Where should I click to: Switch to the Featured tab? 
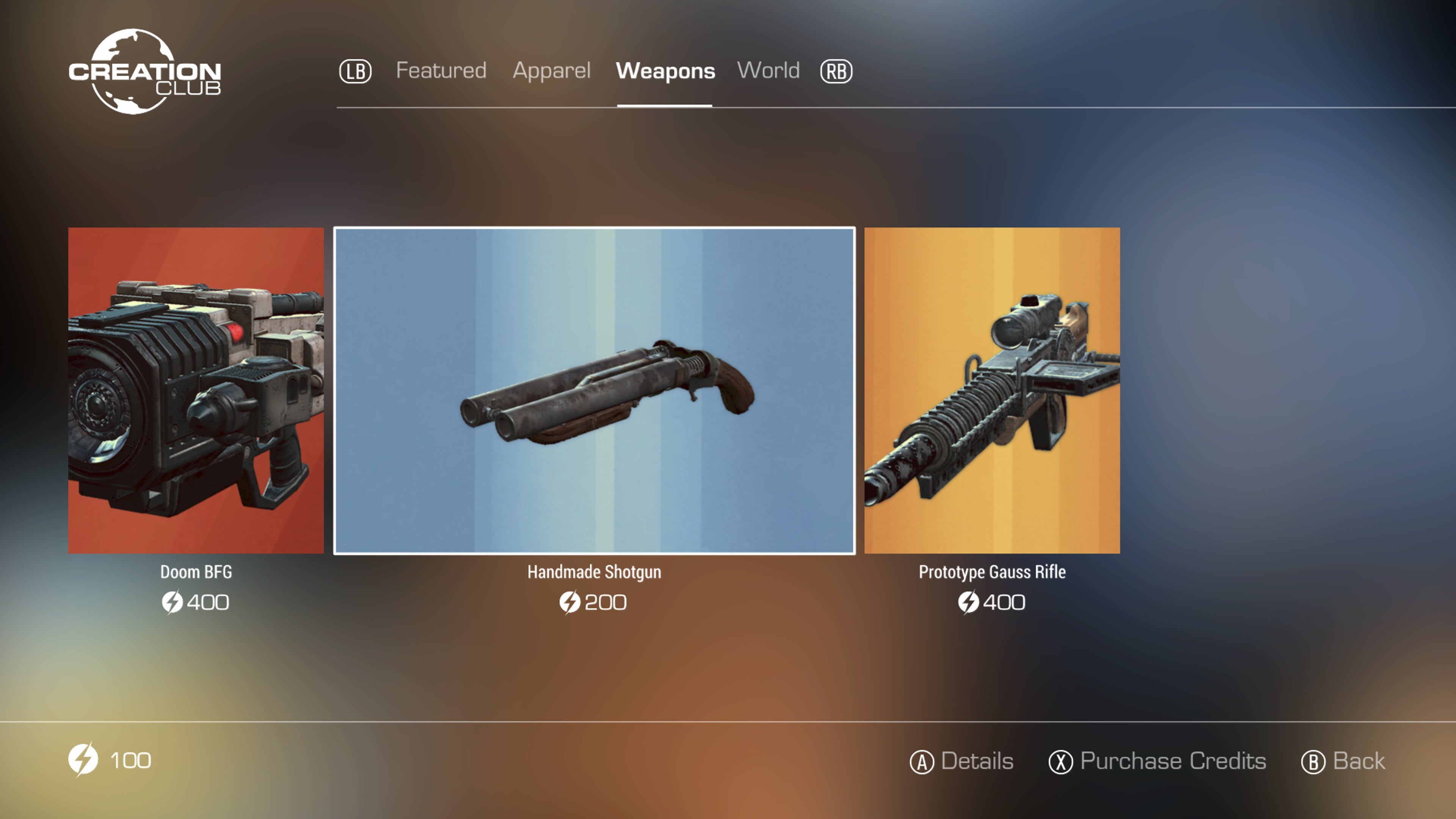441,71
